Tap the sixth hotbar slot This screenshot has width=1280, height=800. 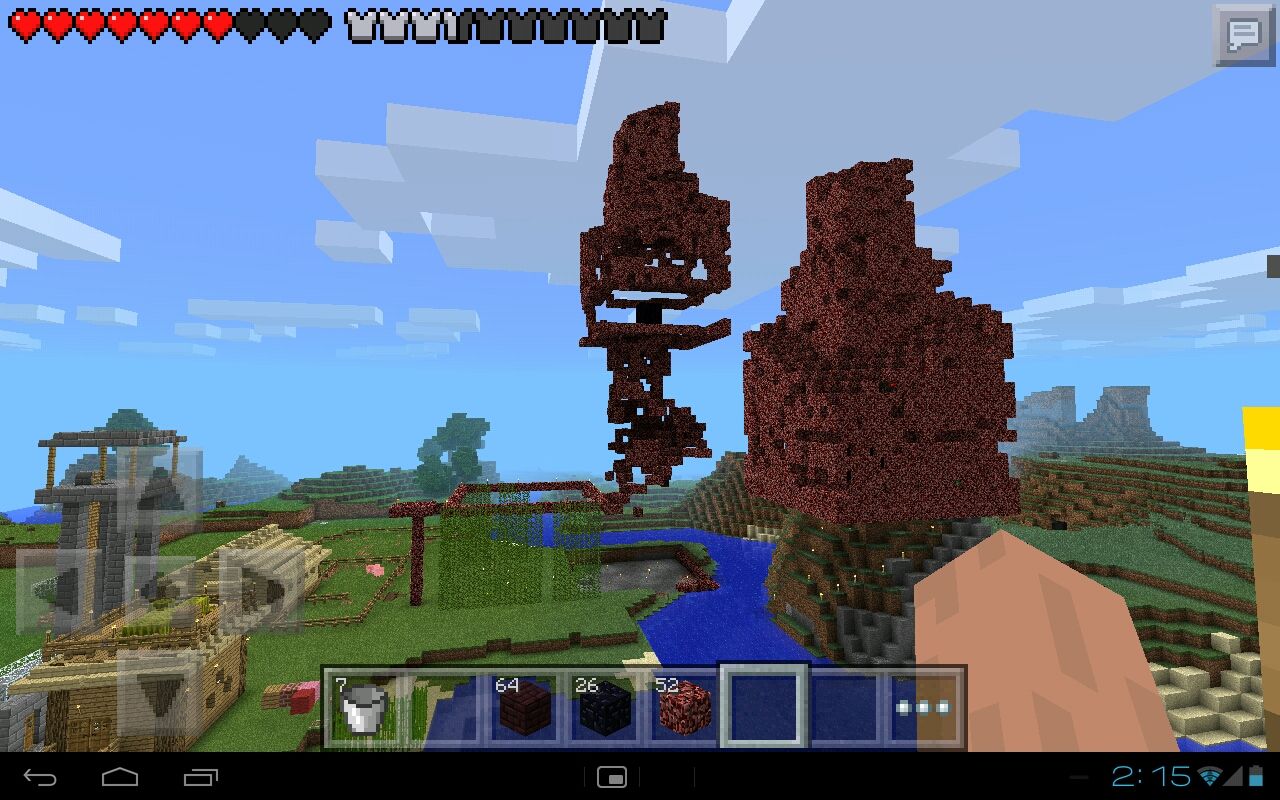844,706
